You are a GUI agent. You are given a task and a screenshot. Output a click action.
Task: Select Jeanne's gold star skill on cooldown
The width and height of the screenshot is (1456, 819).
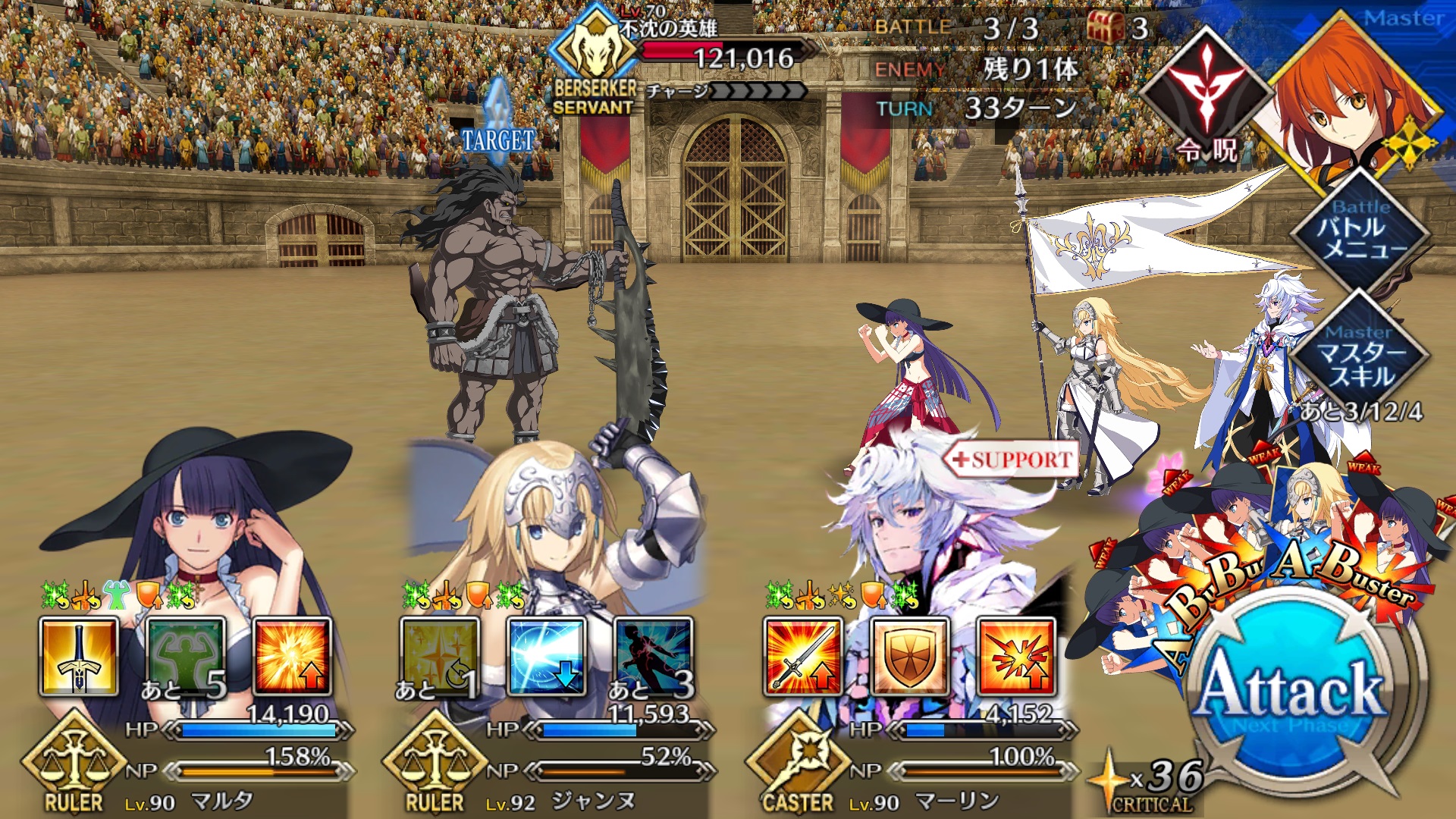pos(440,657)
